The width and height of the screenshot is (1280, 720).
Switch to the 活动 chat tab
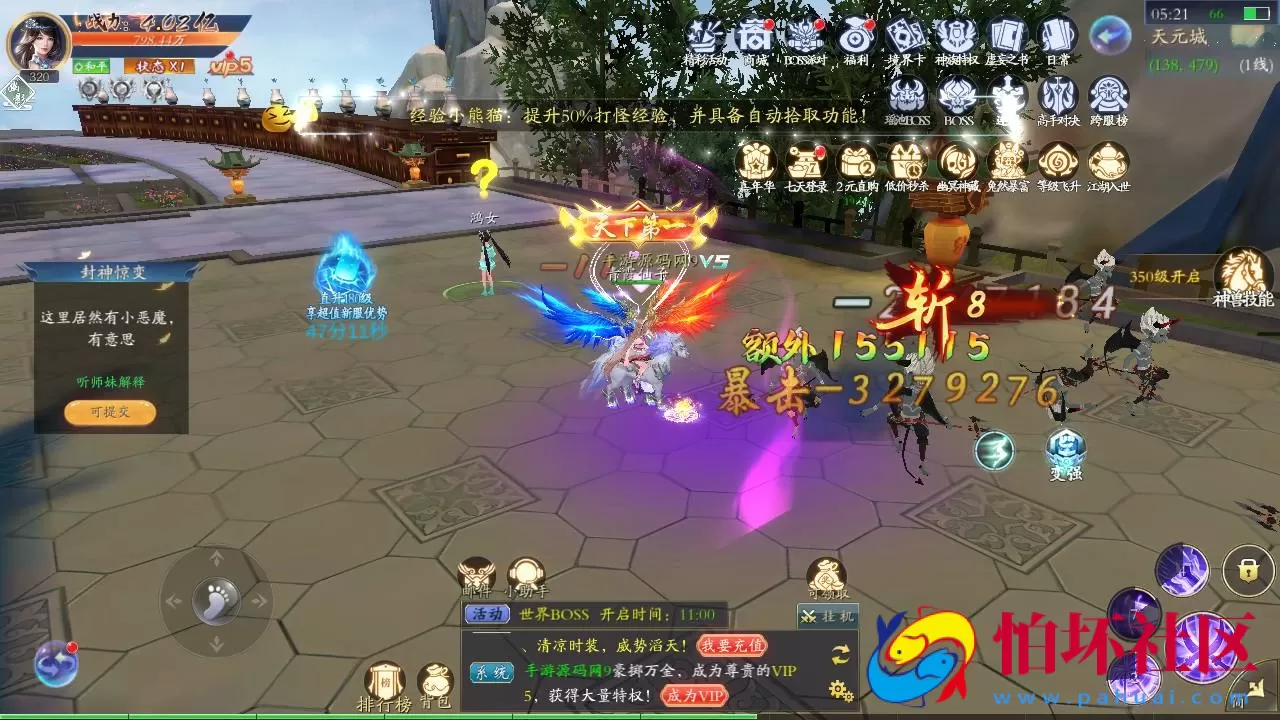pos(490,613)
